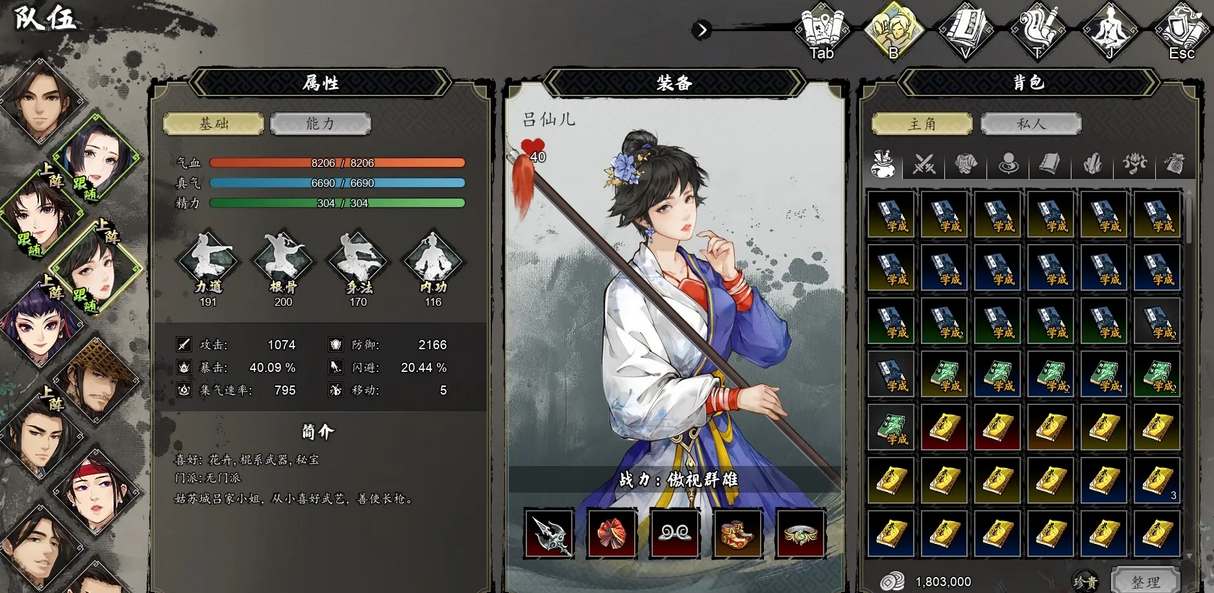Select the equipped spear weapon slot
1214x593 pixels.
[x=549, y=533]
